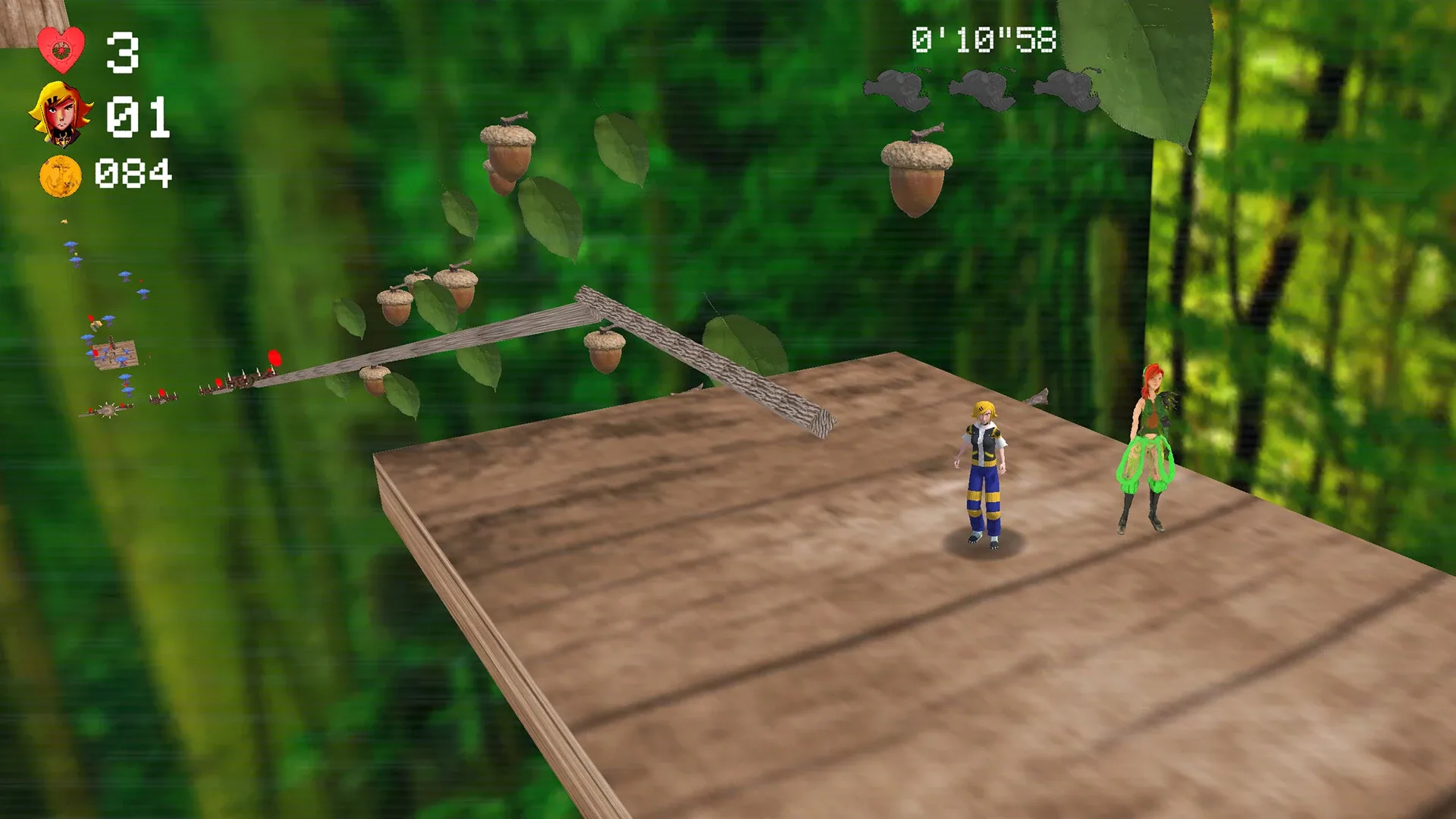Select the race timer reading 0'10"58
Screen dimensions: 1456x819
pyautogui.click(x=984, y=38)
